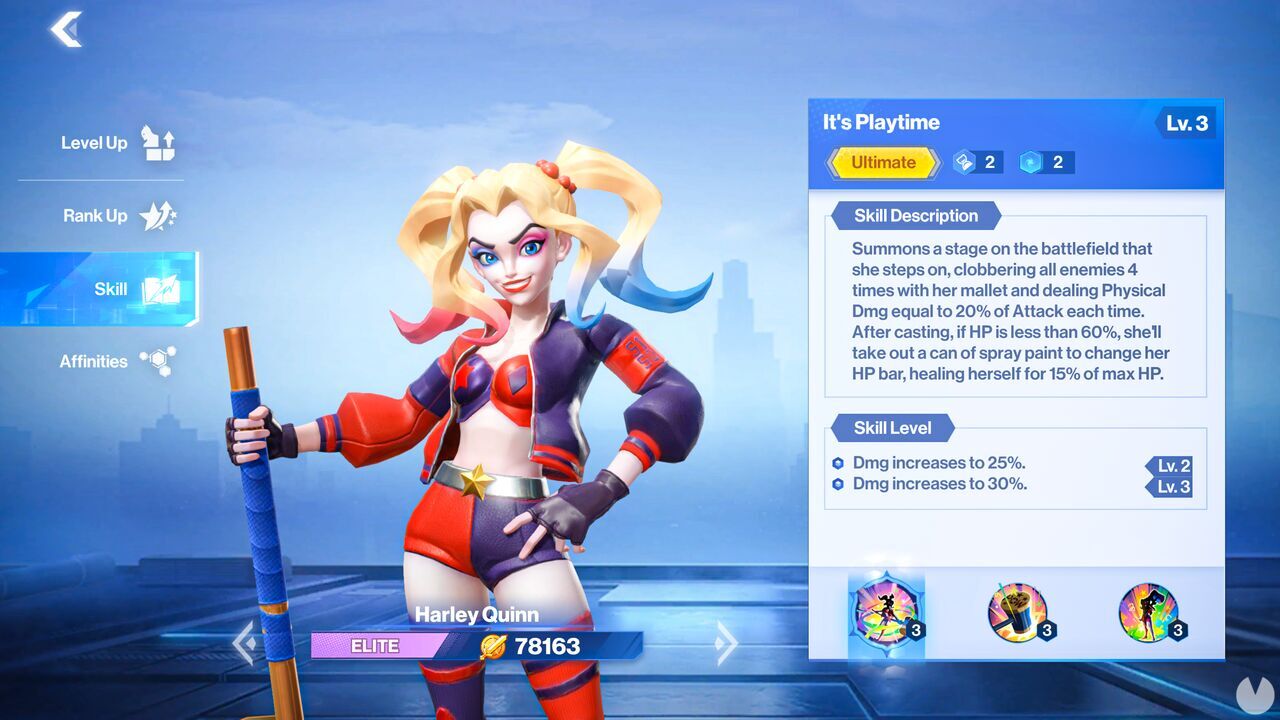Image resolution: width=1280 pixels, height=720 pixels.
Task: Click the hourglass cost icon beside Ultimate
Action: [x=962, y=161]
